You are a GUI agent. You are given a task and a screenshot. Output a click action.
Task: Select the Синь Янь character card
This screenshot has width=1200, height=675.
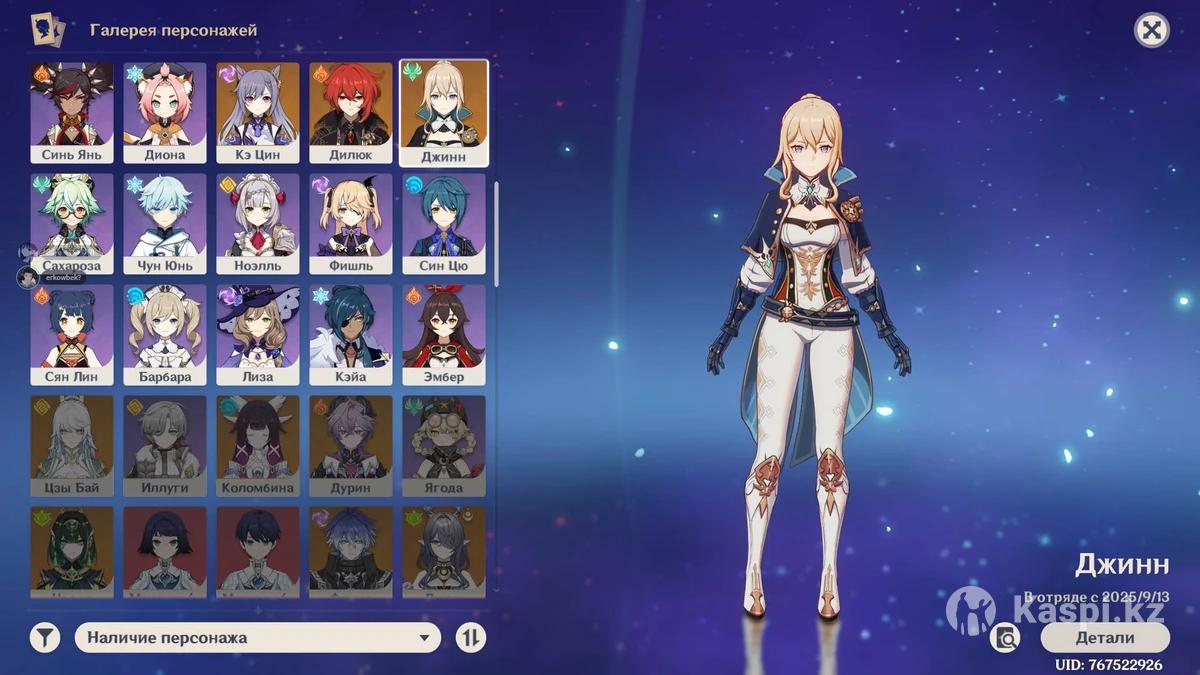pos(71,113)
